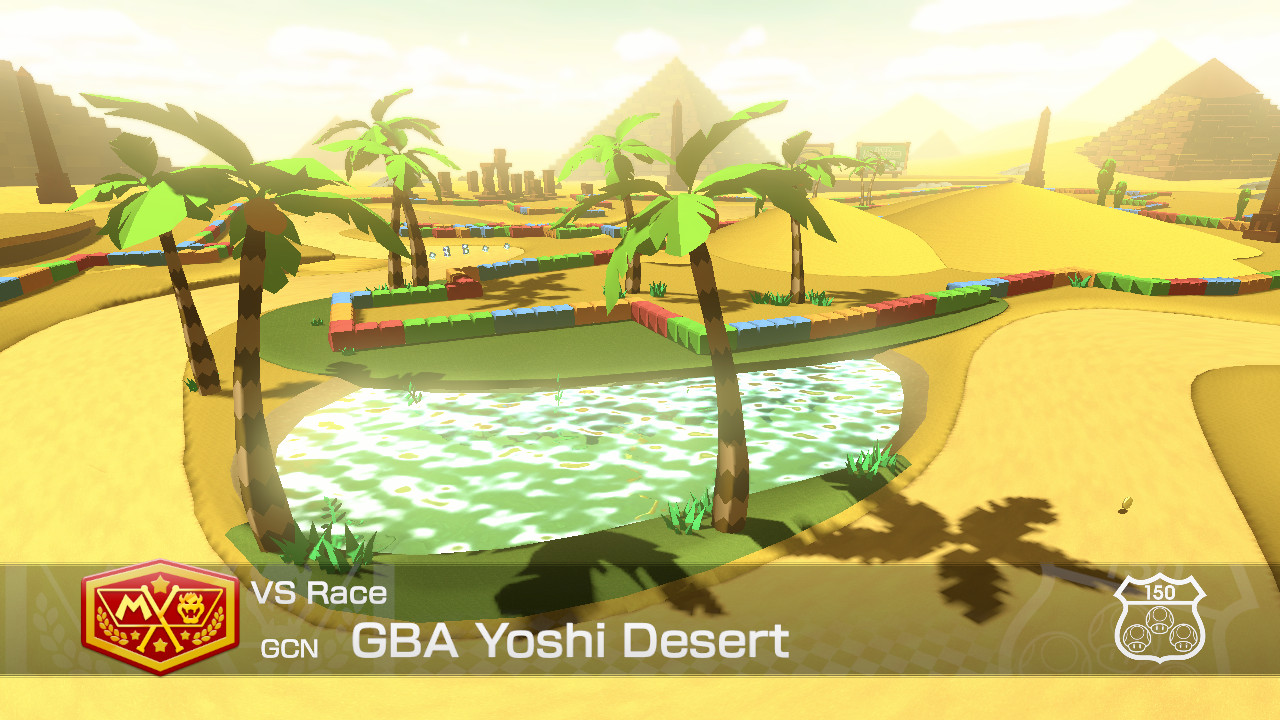Viewport: 1280px width, 720px height.
Task: Click the mushroom trio inside the cc shield
Action: (1163, 635)
